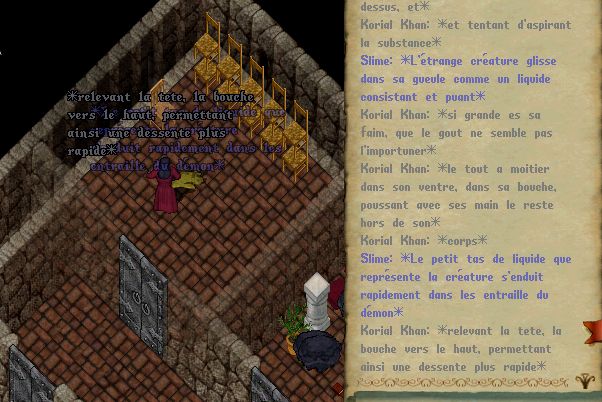This screenshot has width=602, height=402.
Task: Click the red ribbon on the journal edge
Action: pyautogui.click(x=596, y=330)
